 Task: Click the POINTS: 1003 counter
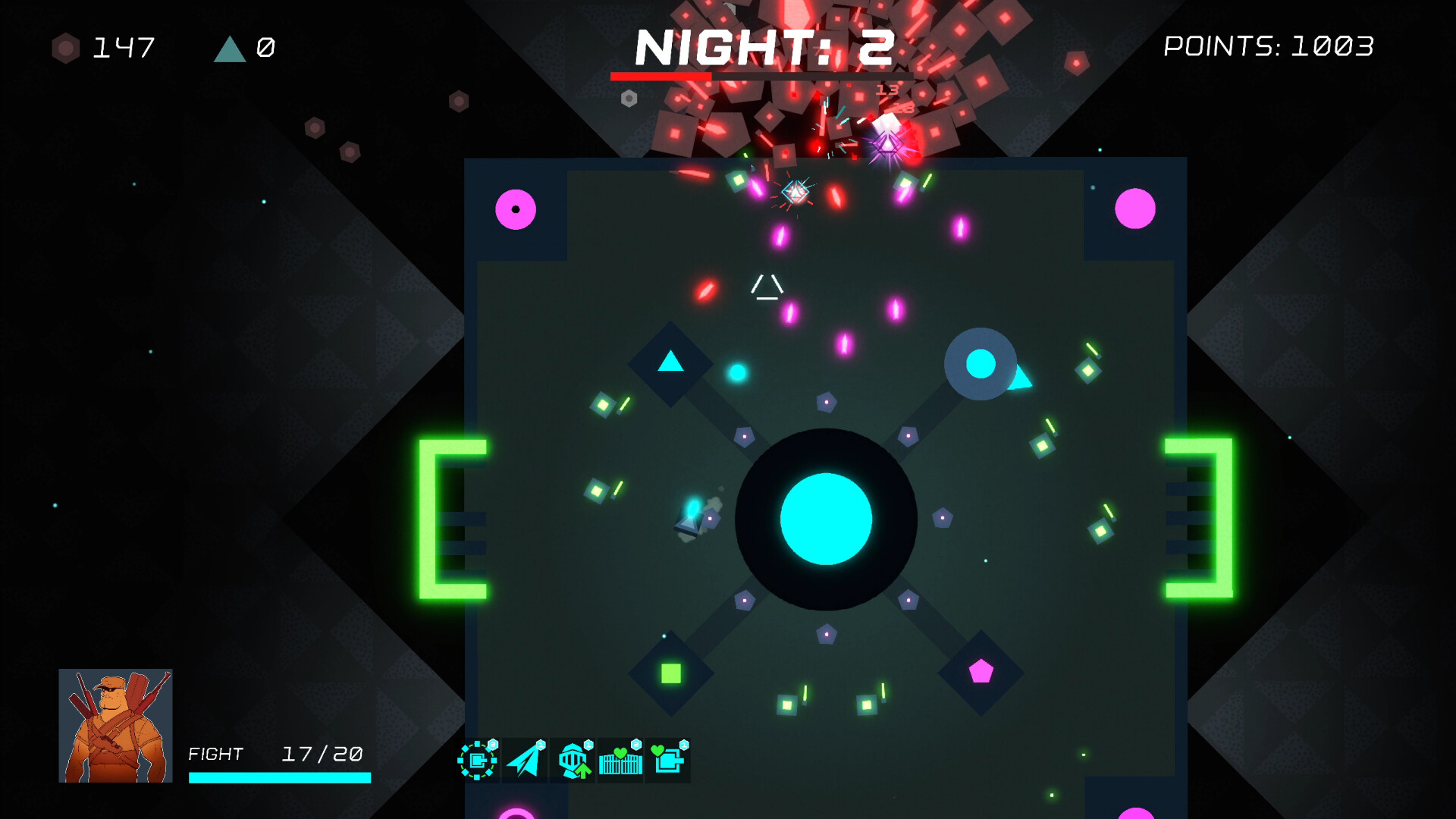[x=1268, y=47]
